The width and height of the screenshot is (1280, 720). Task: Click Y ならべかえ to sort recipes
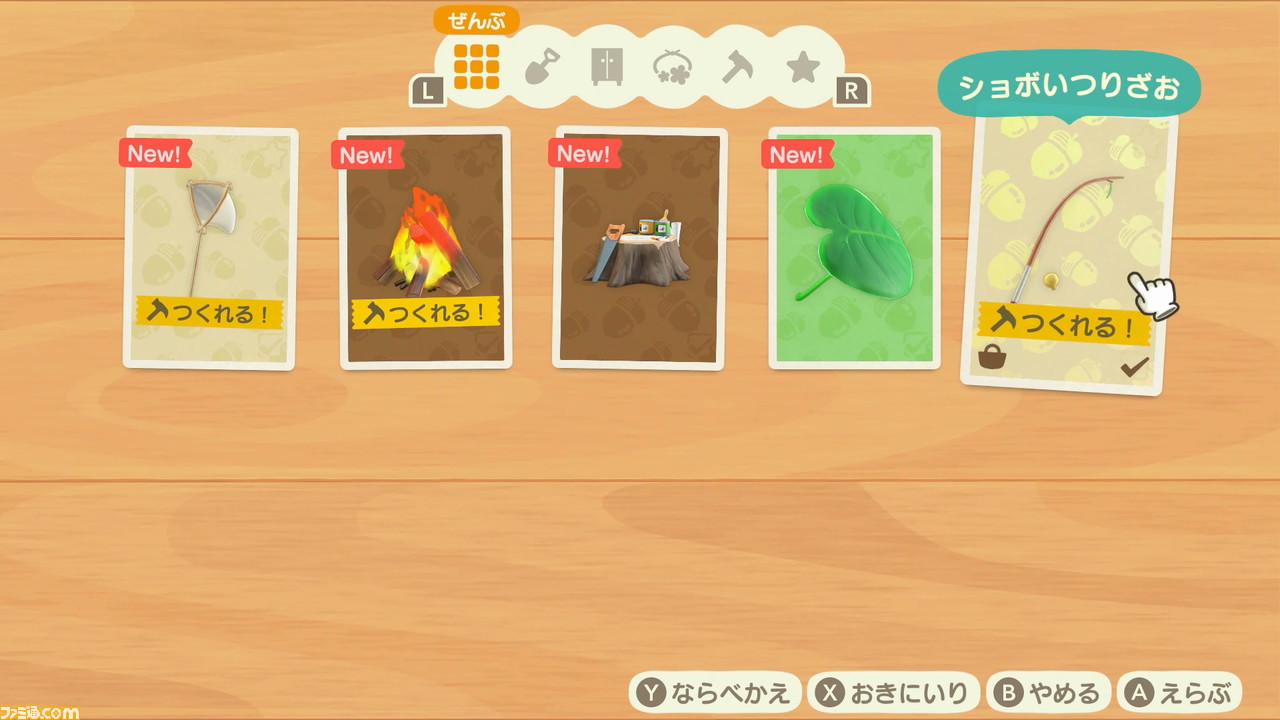[714, 691]
